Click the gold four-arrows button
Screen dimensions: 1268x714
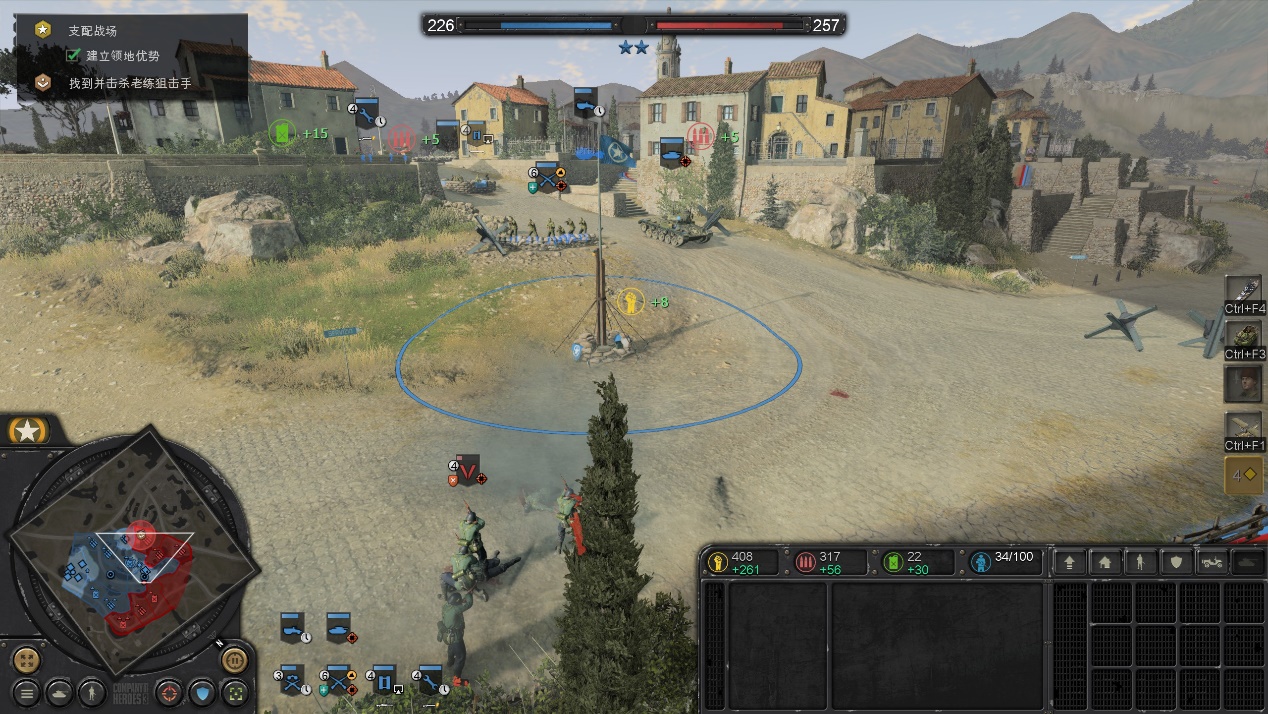pyautogui.click(x=27, y=660)
